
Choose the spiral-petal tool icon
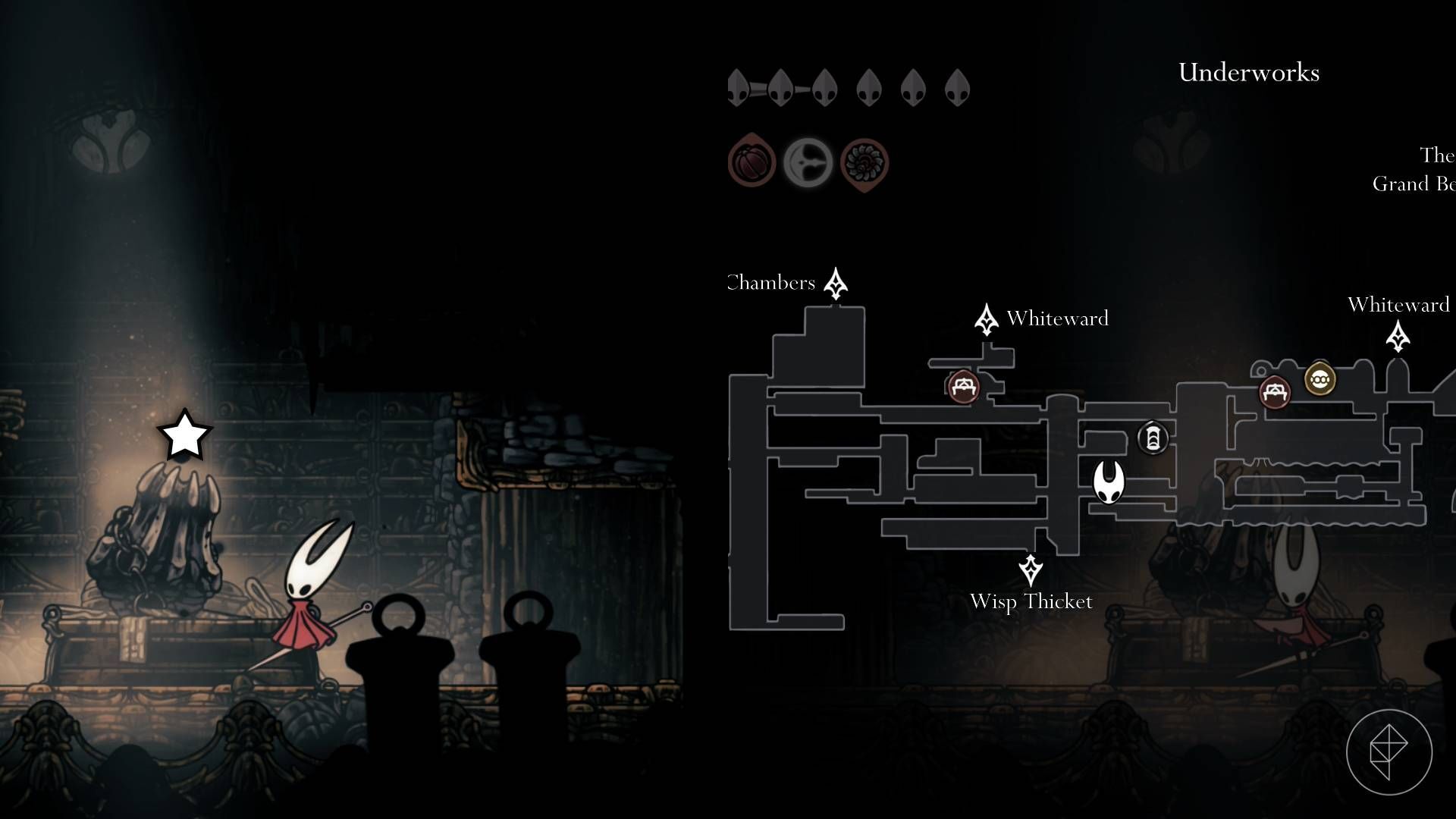[864, 162]
